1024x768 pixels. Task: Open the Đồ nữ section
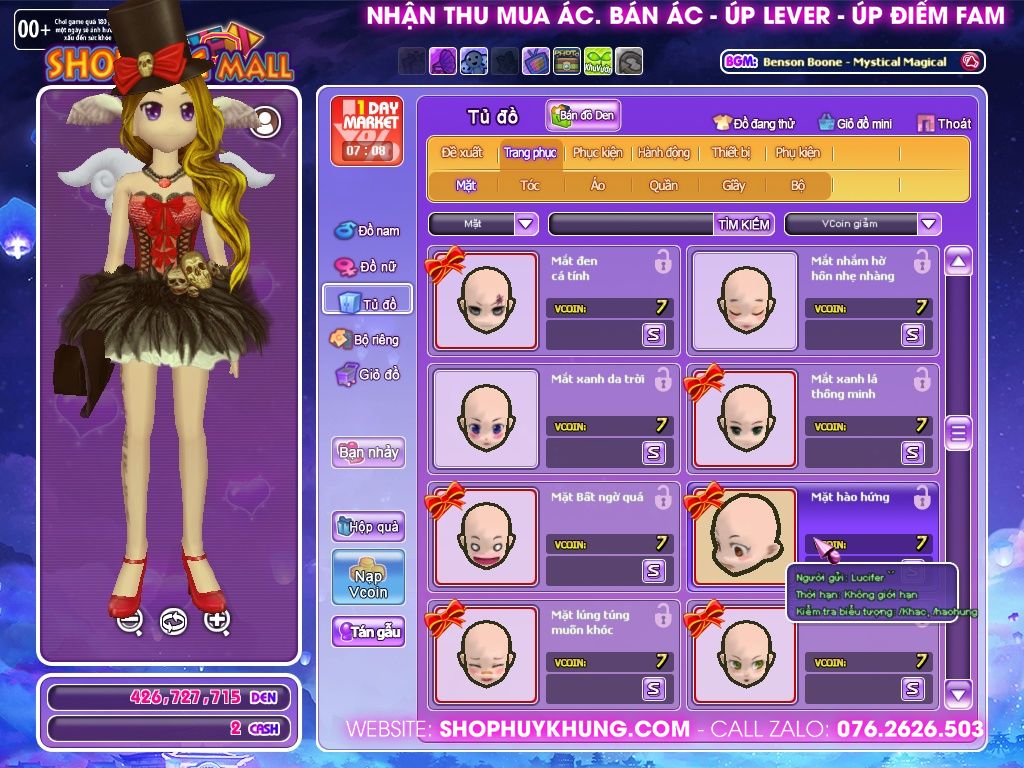click(x=367, y=267)
